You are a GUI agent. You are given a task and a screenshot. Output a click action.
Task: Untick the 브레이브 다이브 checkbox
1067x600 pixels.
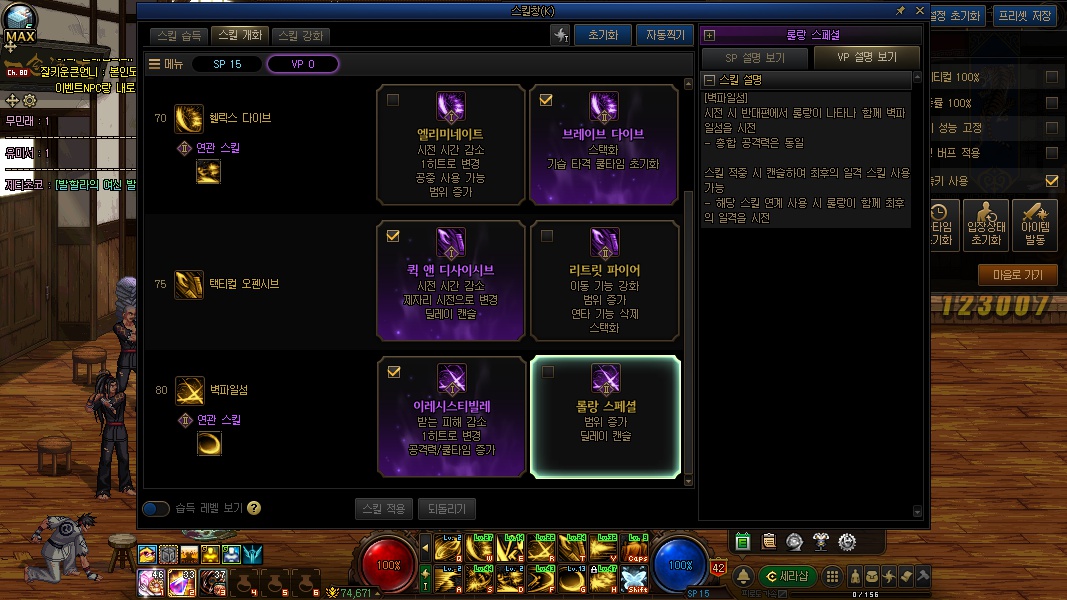click(x=546, y=100)
